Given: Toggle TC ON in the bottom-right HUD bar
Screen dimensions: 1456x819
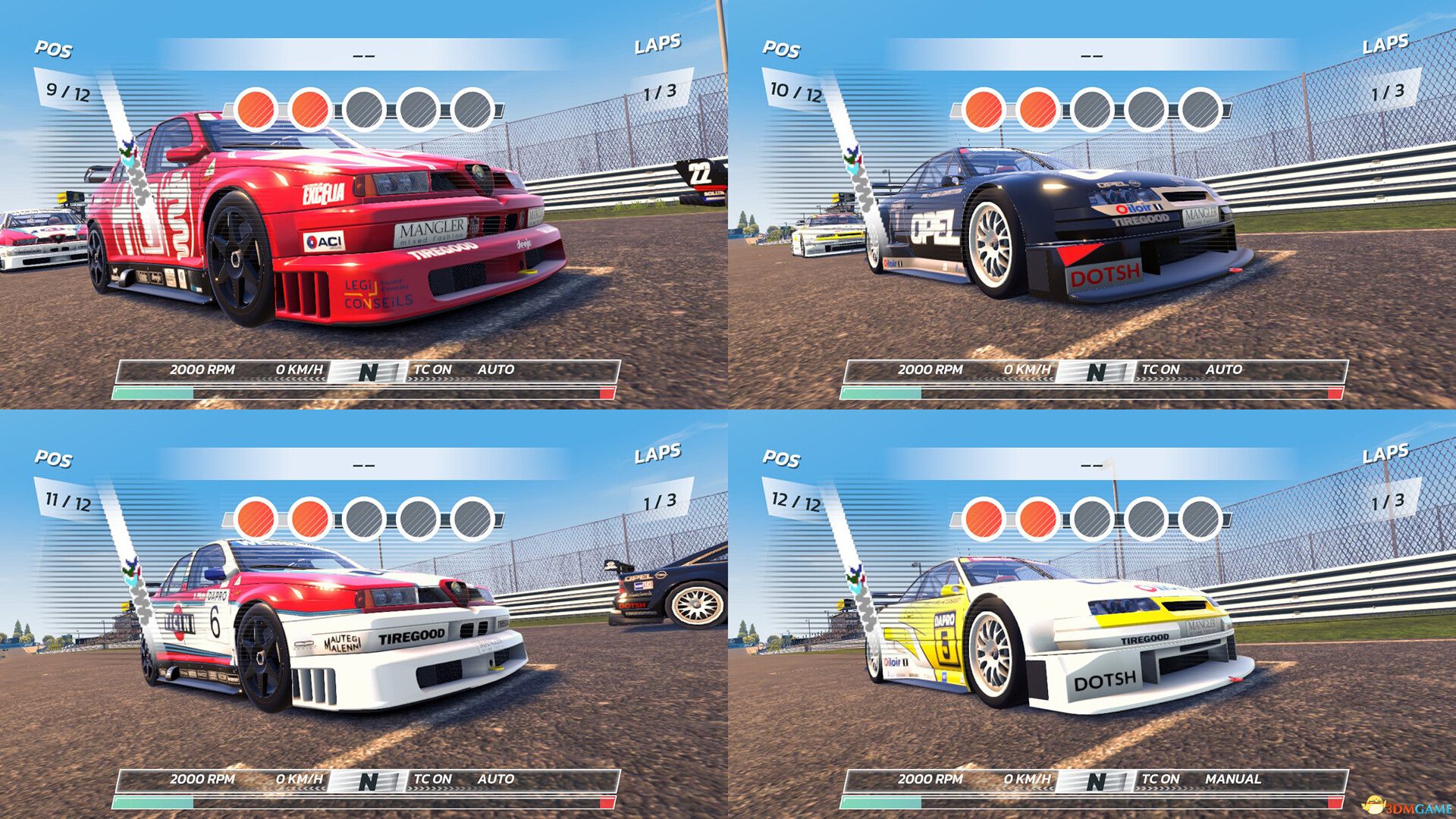Looking at the screenshot, I should click(1161, 779).
